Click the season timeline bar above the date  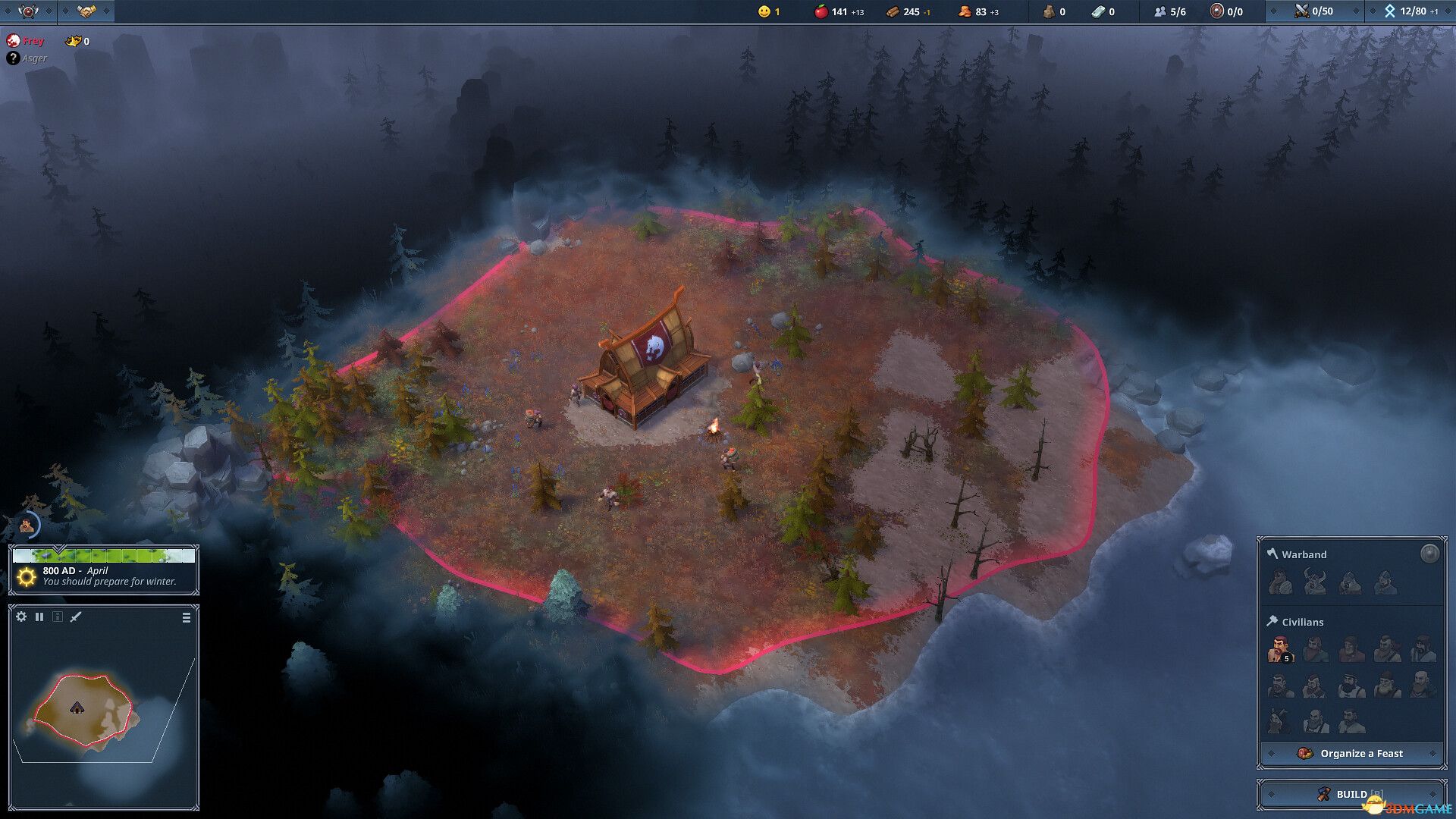point(106,554)
